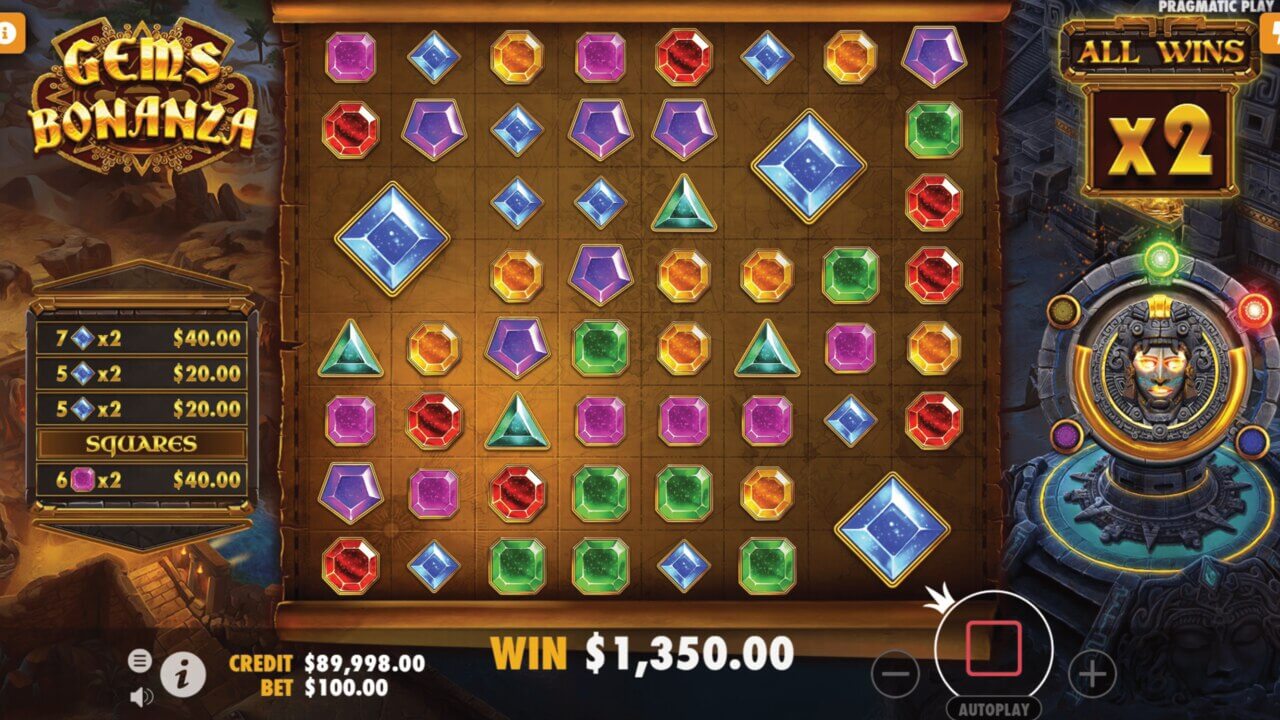Click the SQUARES section header in the paytable
This screenshot has width=1280, height=720.
coord(143,441)
